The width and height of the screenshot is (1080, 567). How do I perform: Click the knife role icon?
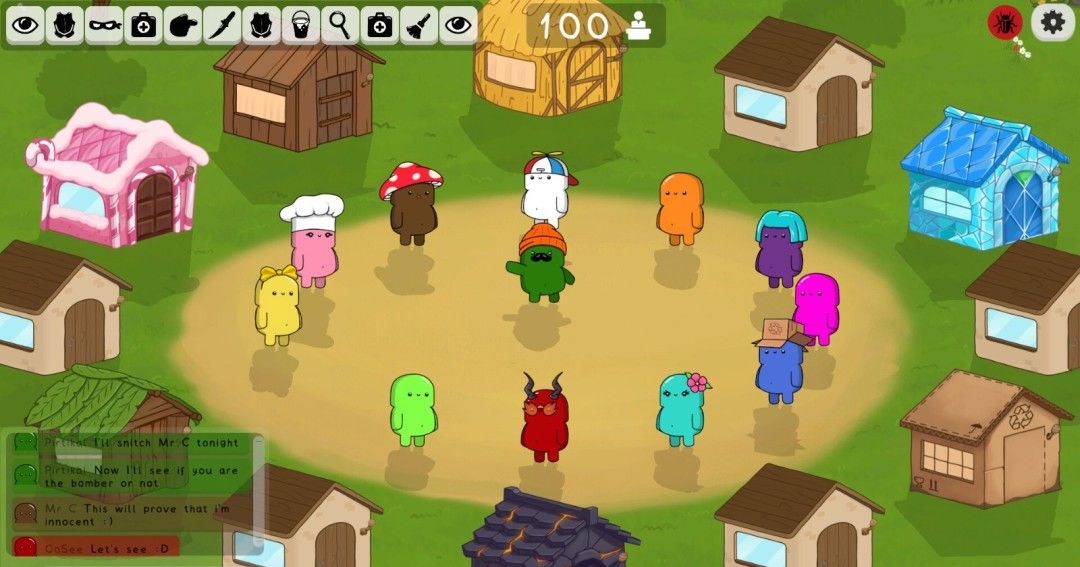(x=222, y=25)
